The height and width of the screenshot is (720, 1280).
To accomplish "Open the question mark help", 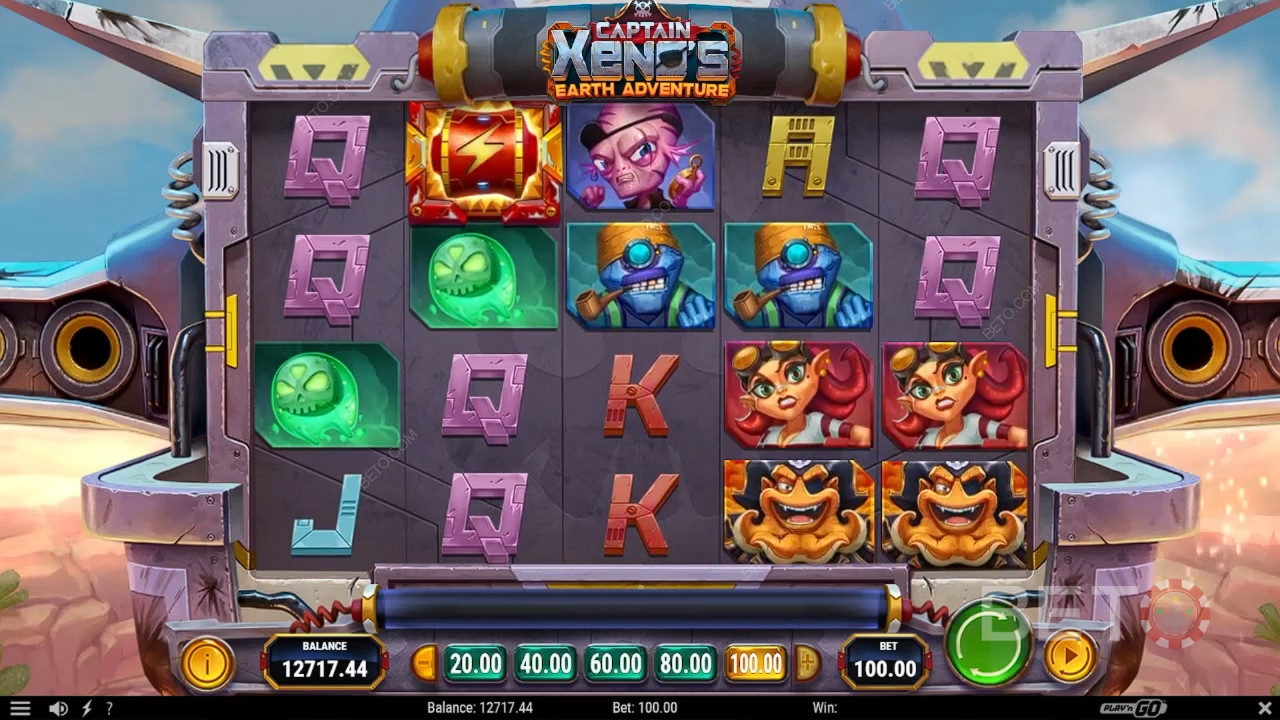I will pyautogui.click(x=109, y=708).
